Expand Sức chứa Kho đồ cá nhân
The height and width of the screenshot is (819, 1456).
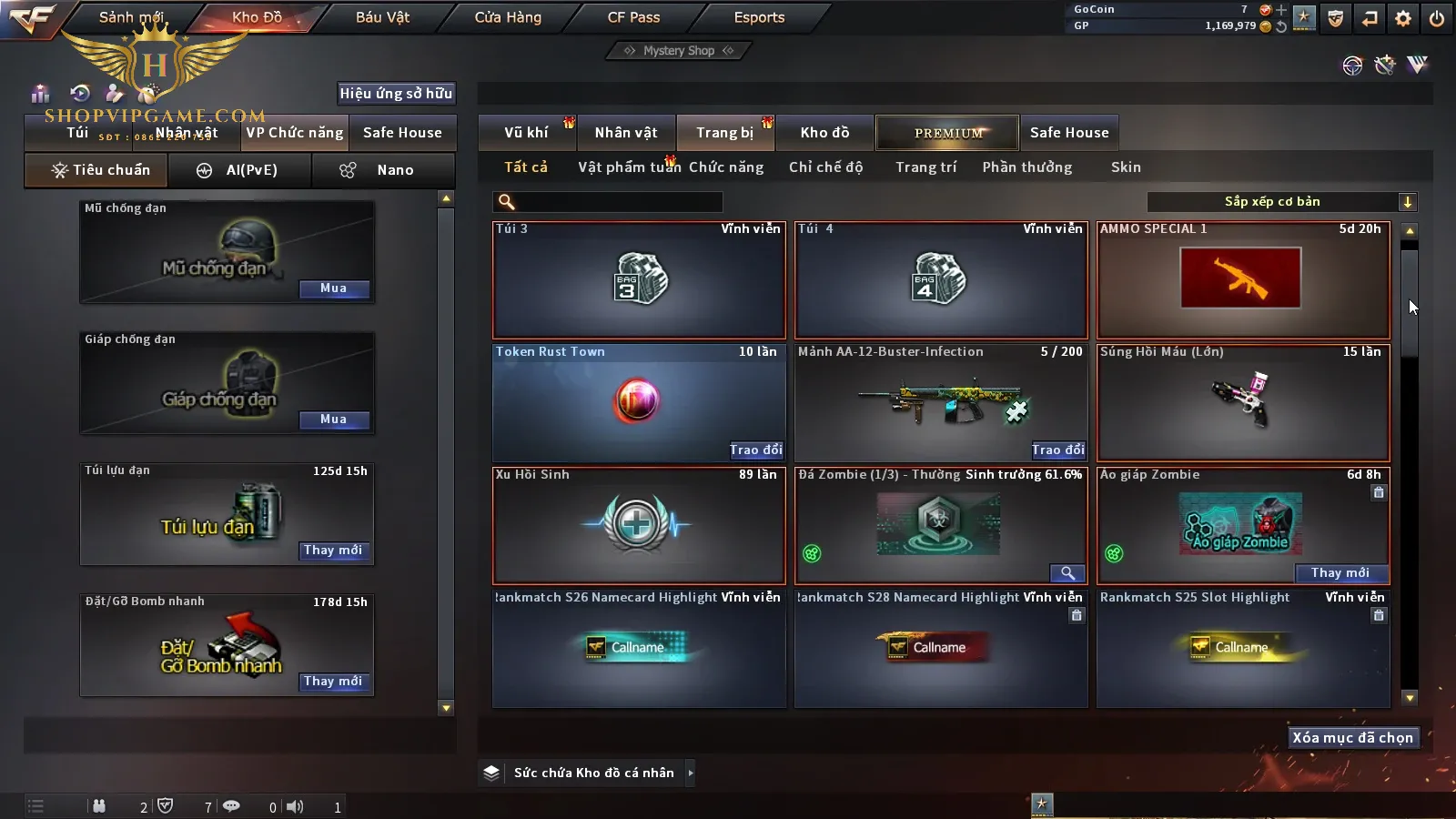pos(691,773)
